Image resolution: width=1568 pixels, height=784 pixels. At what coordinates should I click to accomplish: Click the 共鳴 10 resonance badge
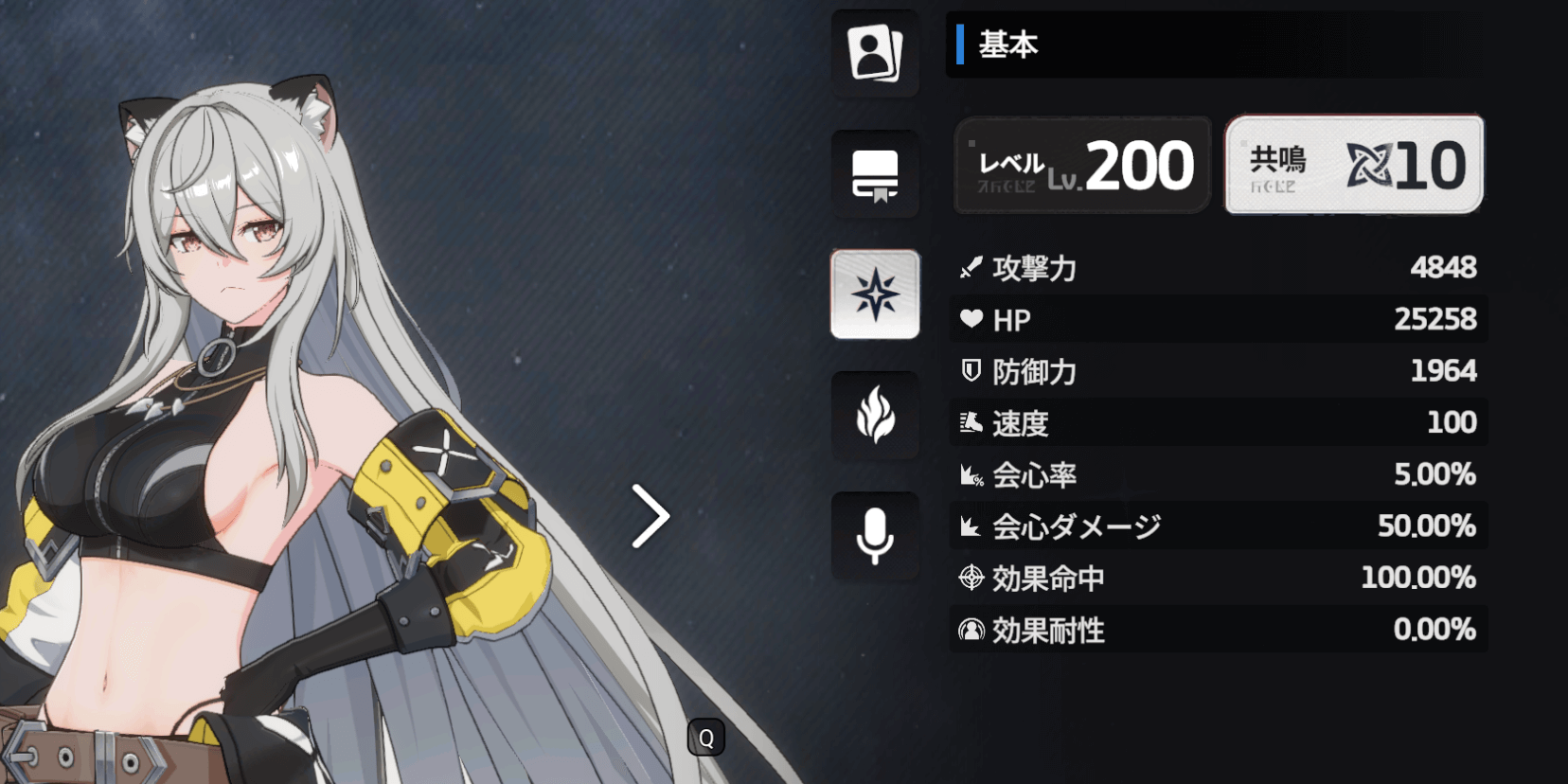pyautogui.click(x=1353, y=164)
